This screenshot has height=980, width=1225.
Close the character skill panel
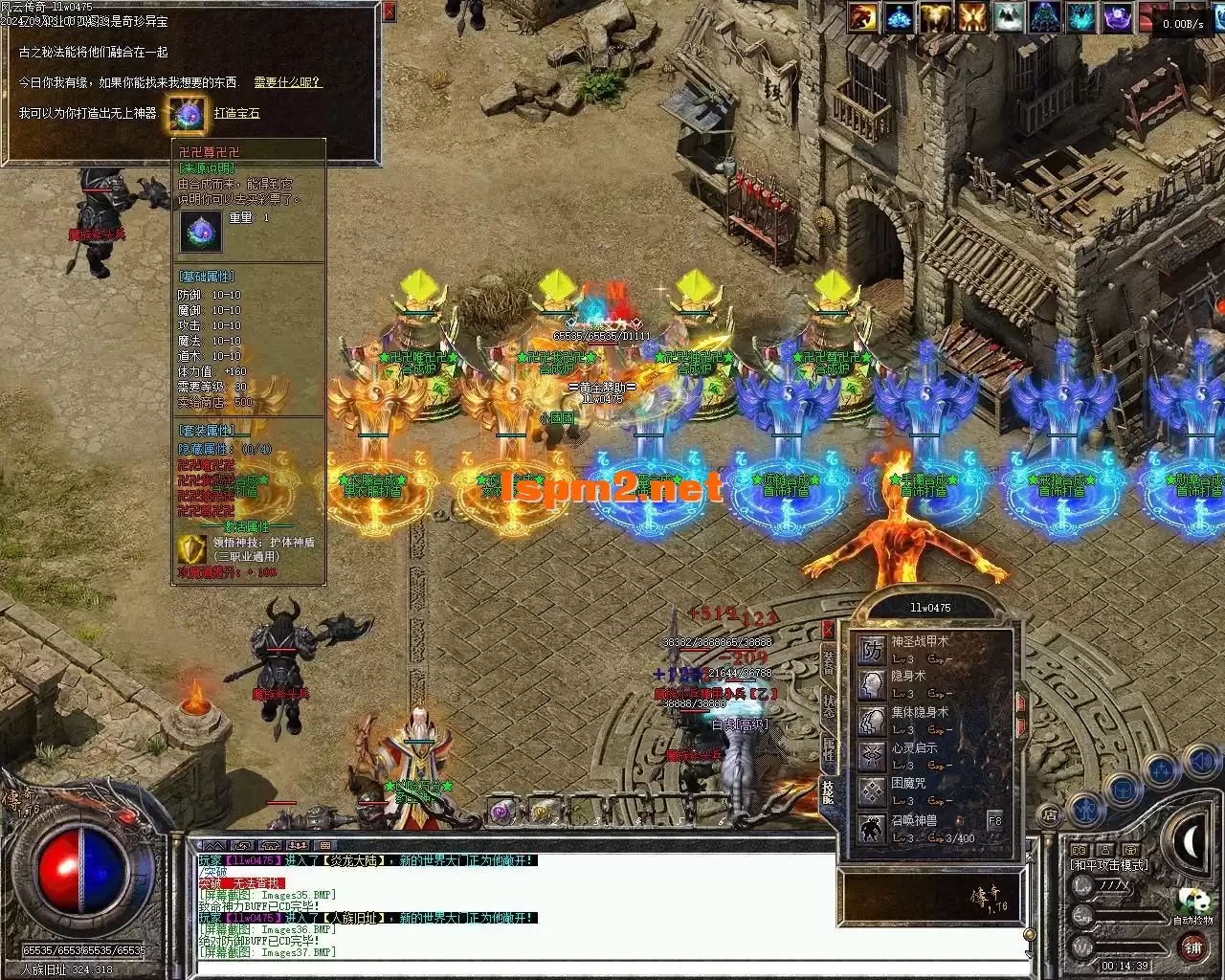pos(828,629)
